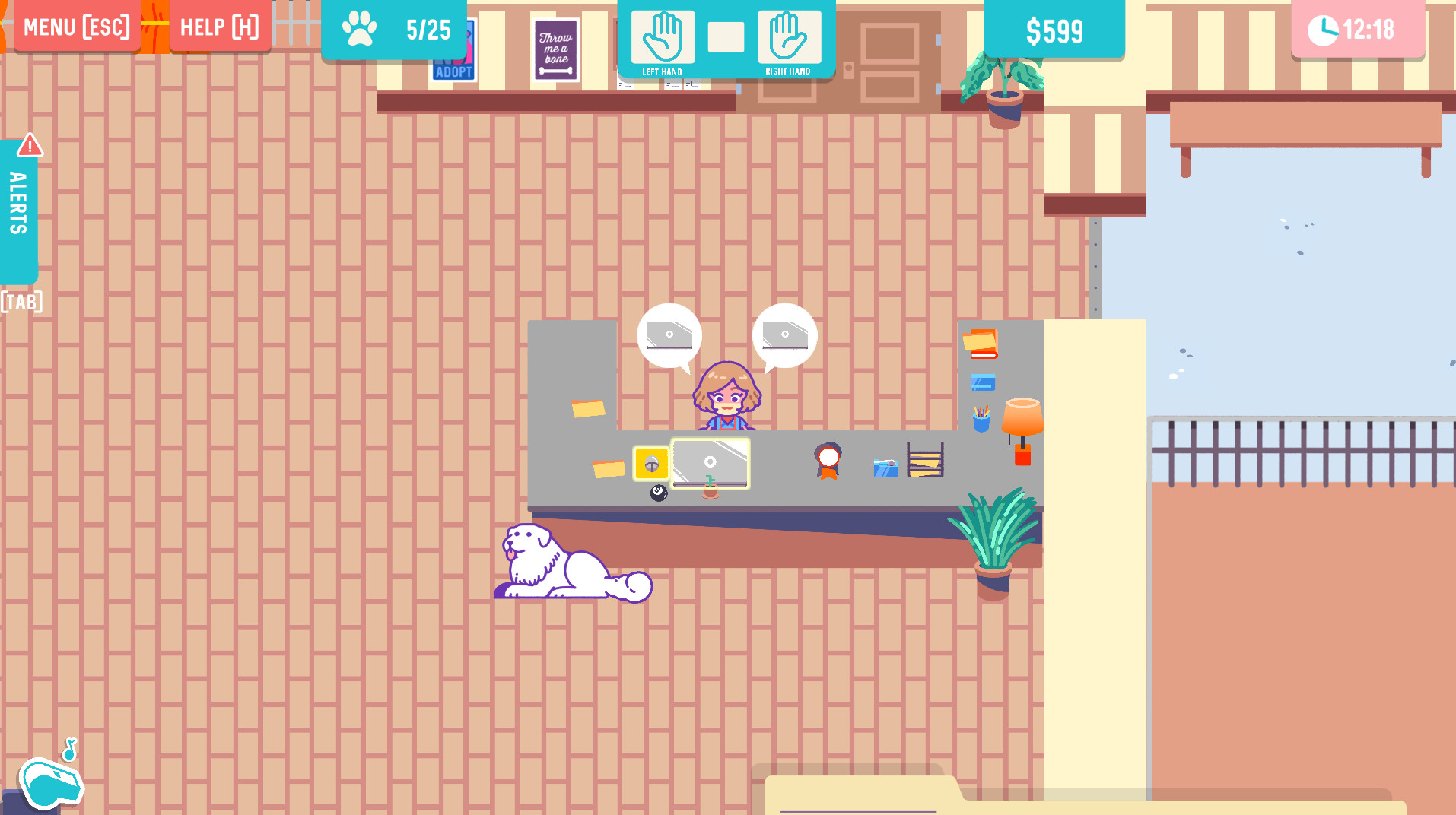Image resolution: width=1456 pixels, height=815 pixels.
Task: Click the Throw me a bone poster
Action: (x=555, y=50)
